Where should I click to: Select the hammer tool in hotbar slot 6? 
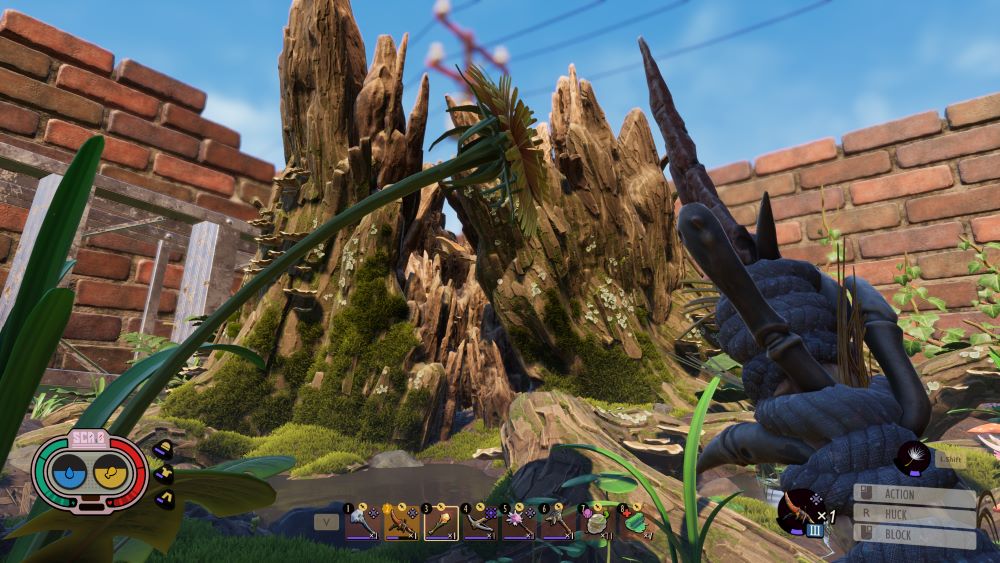(x=558, y=523)
